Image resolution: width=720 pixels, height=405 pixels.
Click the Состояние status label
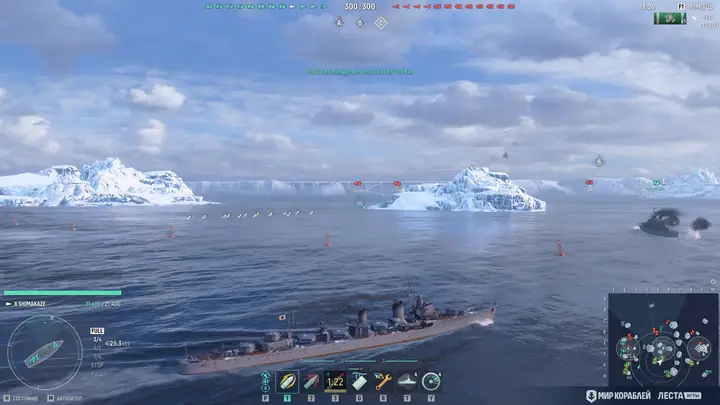tap(24, 398)
